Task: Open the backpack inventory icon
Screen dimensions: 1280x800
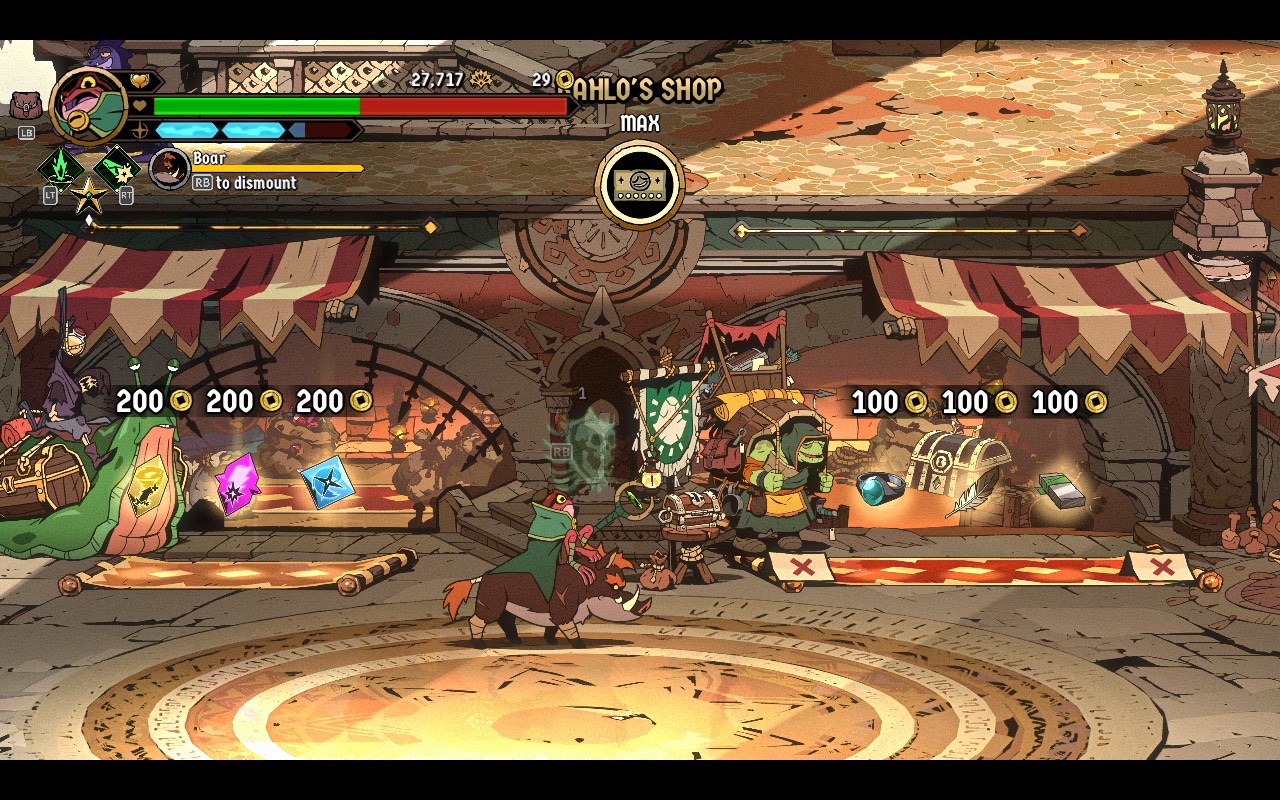Action: point(24,105)
